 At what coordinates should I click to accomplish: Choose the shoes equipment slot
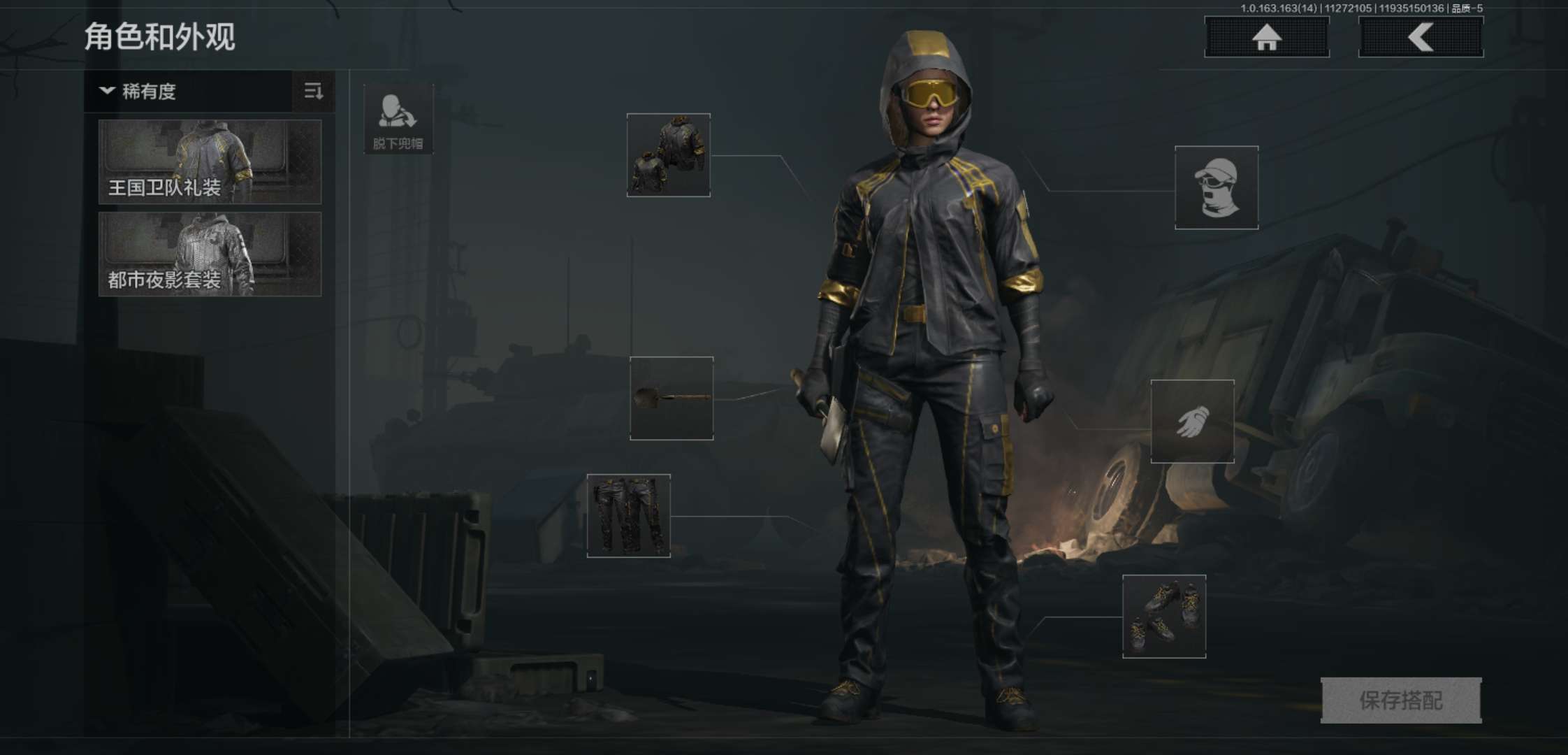[1164, 617]
